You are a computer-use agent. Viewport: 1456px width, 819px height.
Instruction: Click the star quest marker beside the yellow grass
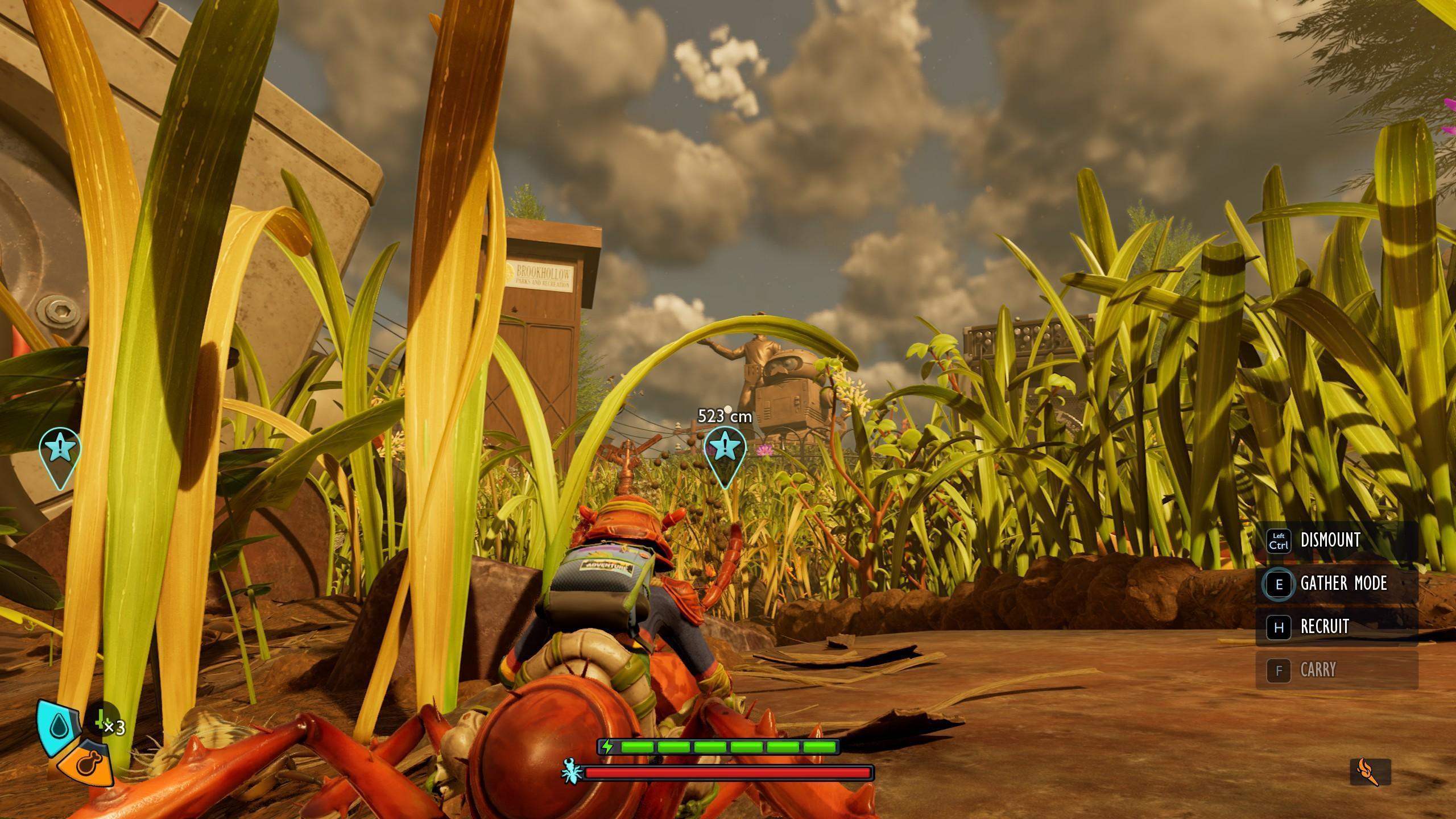pyautogui.click(x=60, y=449)
